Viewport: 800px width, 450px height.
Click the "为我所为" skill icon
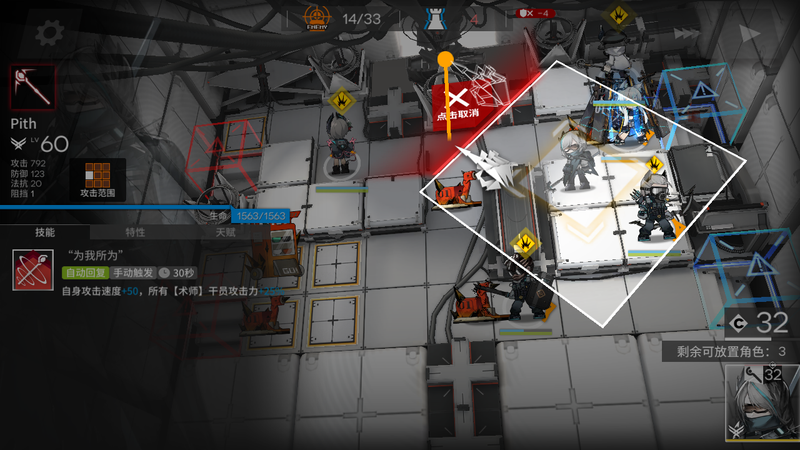[x=32, y=270]
